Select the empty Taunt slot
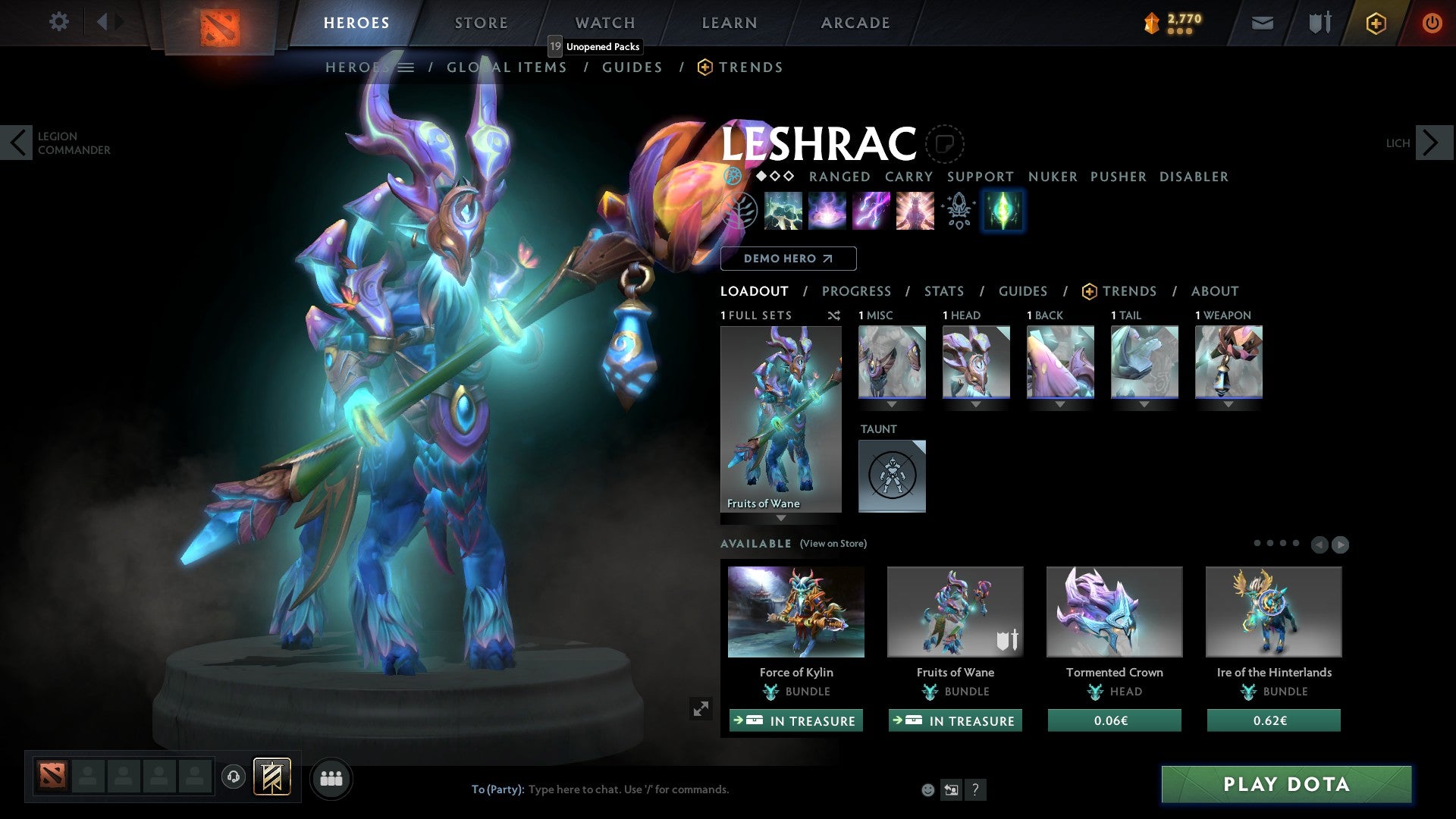Screen dimensions: 1456x819 pyautogui.click(x=892, y=475)
